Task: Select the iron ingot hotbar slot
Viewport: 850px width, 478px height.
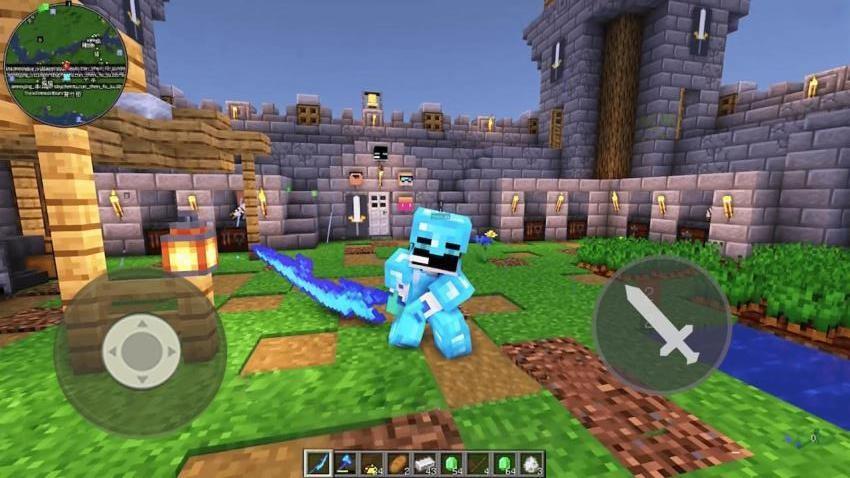Action: coord(425,462)
